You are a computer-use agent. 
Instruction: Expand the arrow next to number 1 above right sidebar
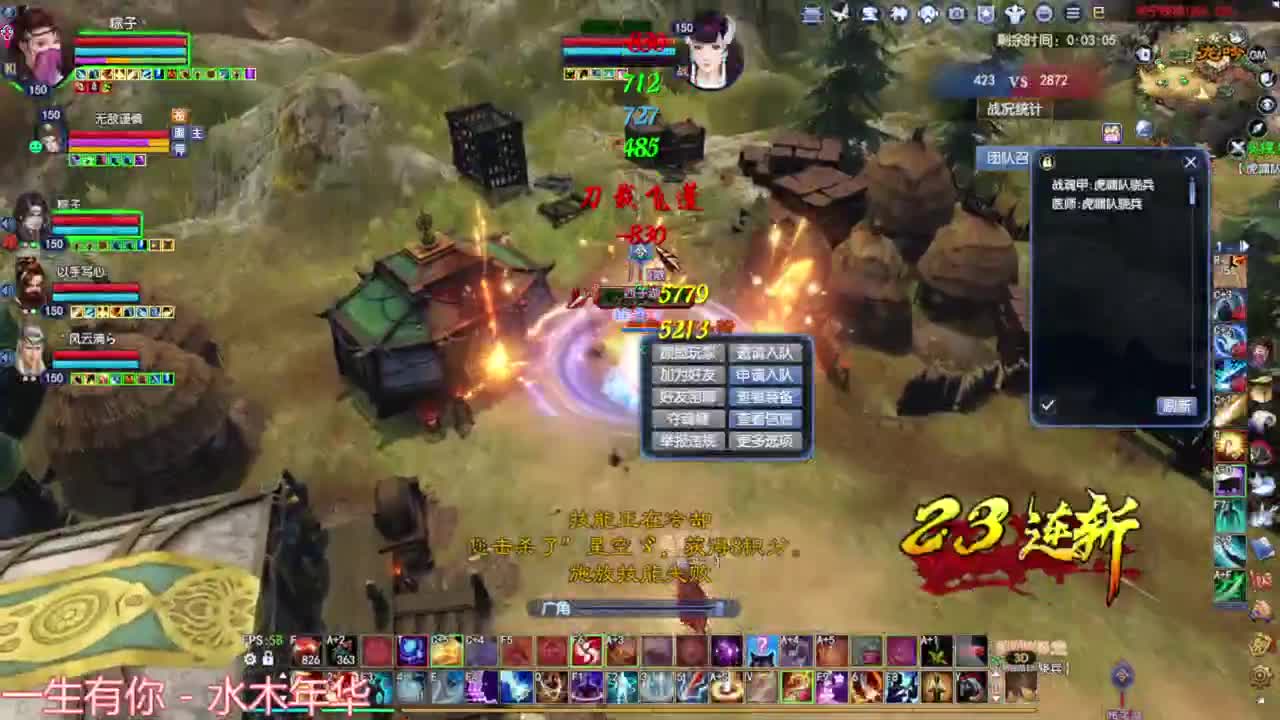tap(1244, 245)
